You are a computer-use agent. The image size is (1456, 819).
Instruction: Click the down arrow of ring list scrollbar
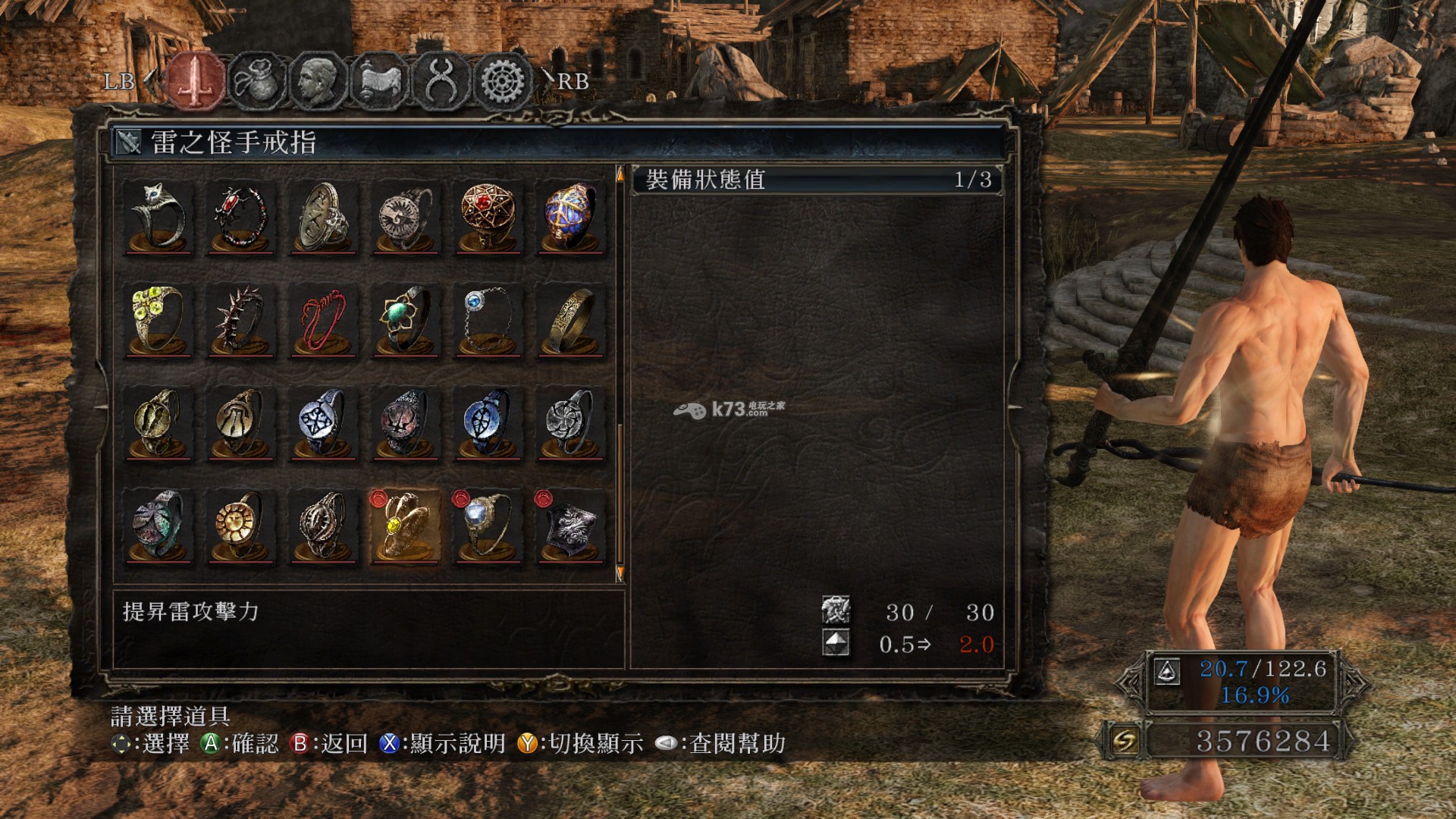point(620,573)
